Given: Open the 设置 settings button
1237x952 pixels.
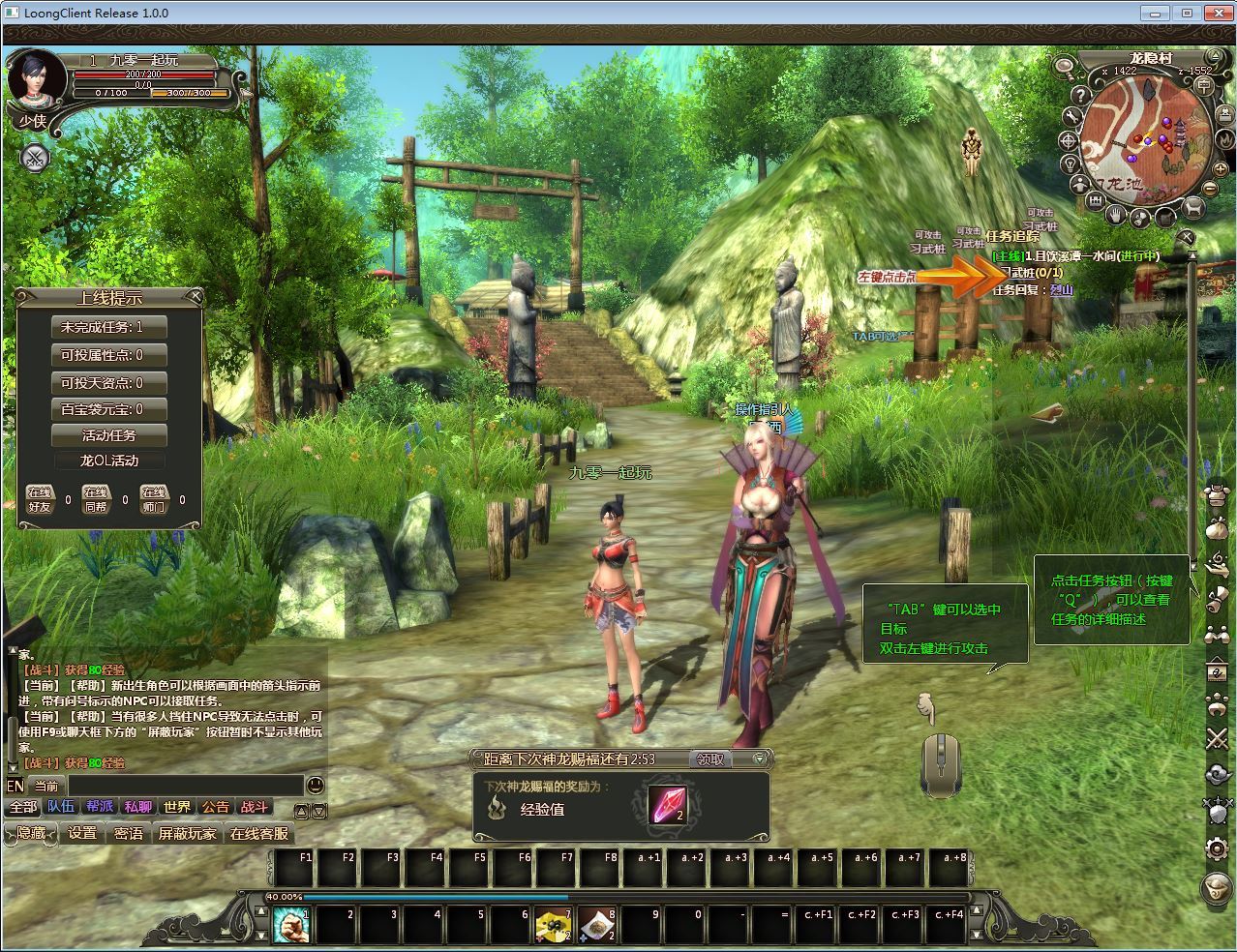Looking at the screenshot, I should (82, 833).
